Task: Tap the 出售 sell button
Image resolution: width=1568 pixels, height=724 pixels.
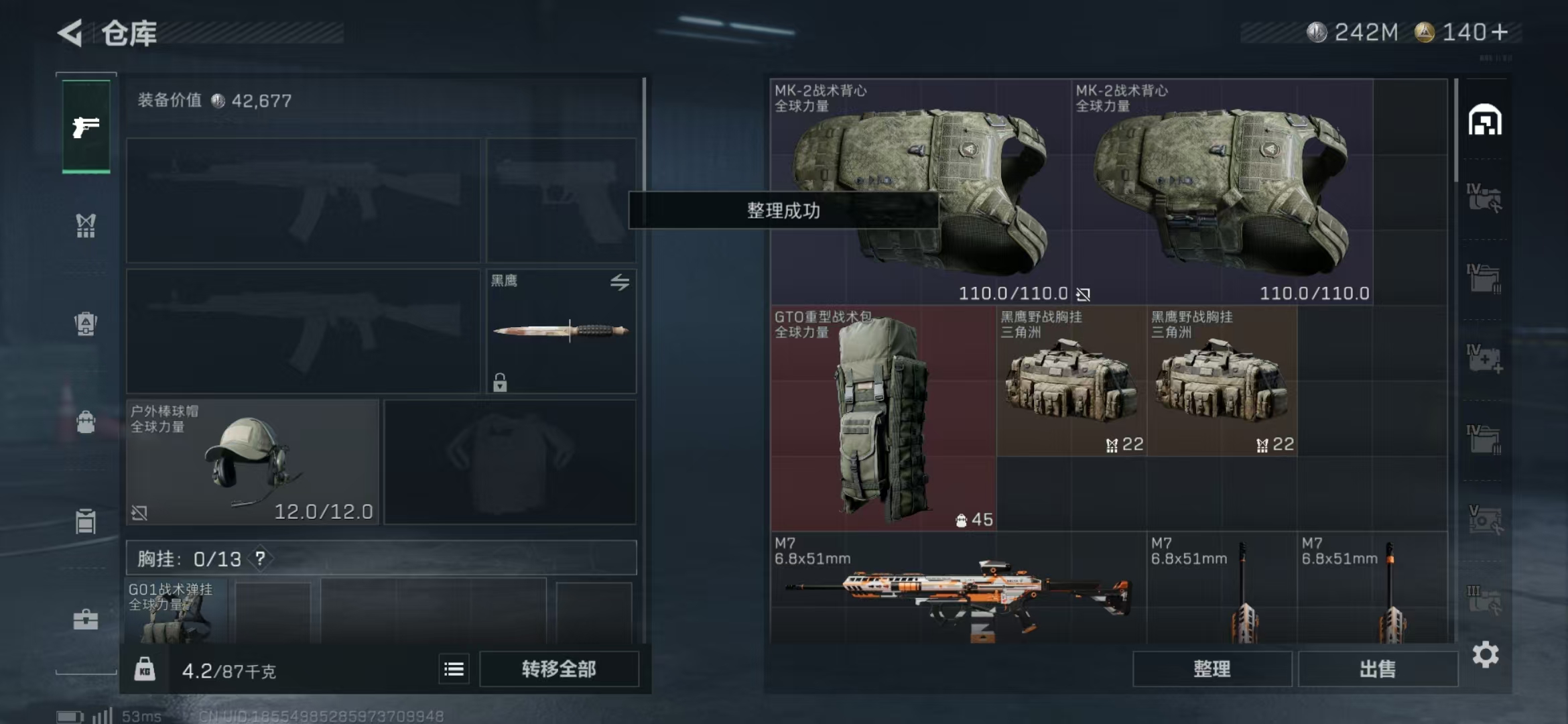Action: (x=1378, y=669)
